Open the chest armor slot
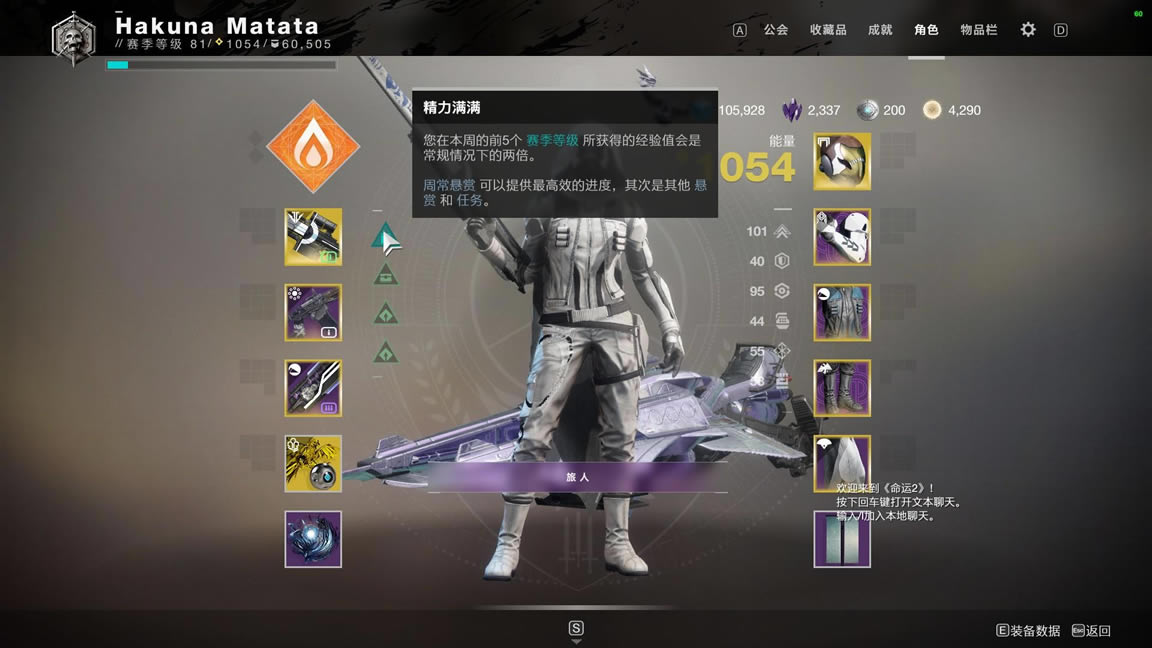 (x=842, y=312)
